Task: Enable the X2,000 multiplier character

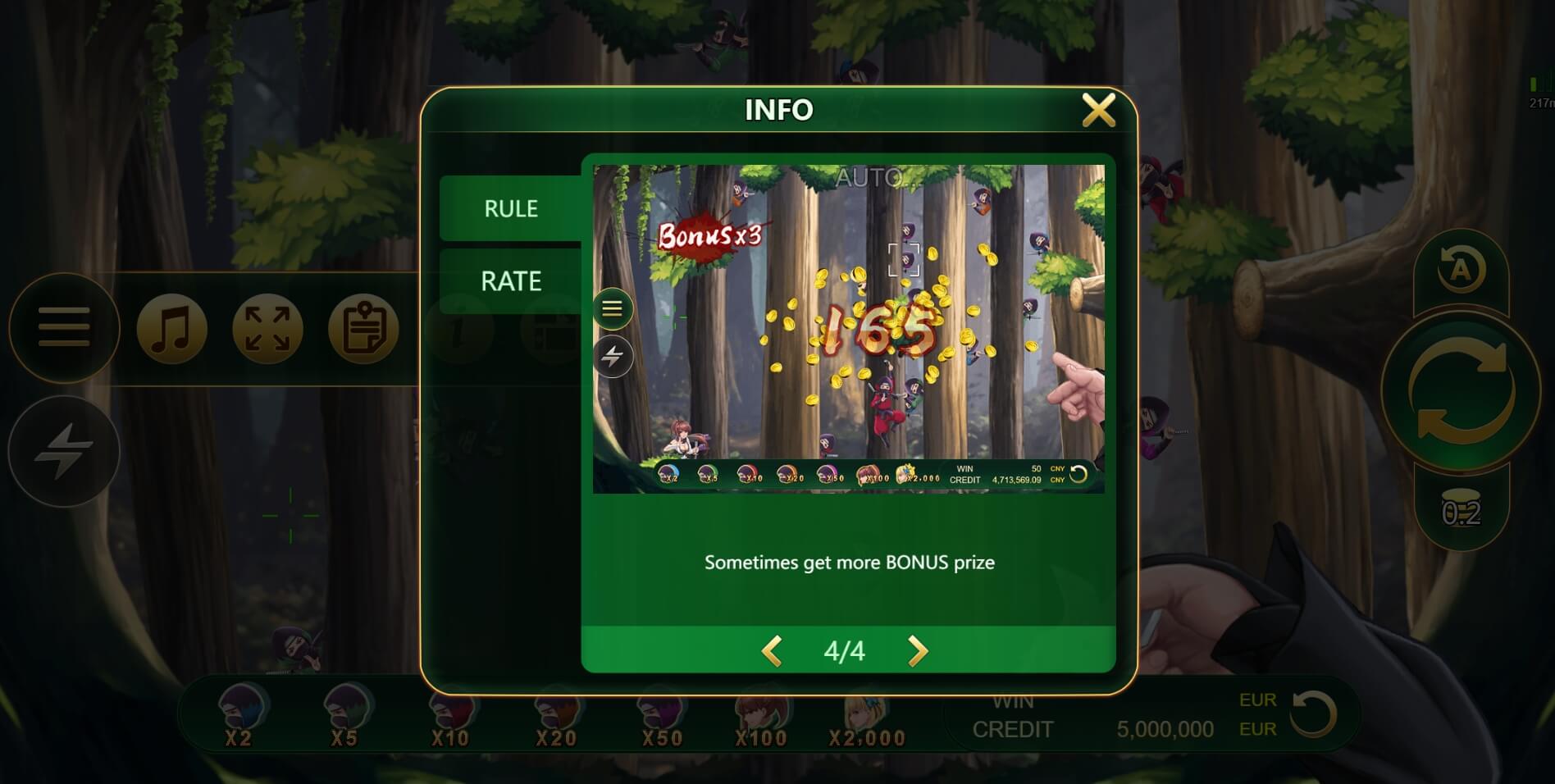Action: (866, 722)
